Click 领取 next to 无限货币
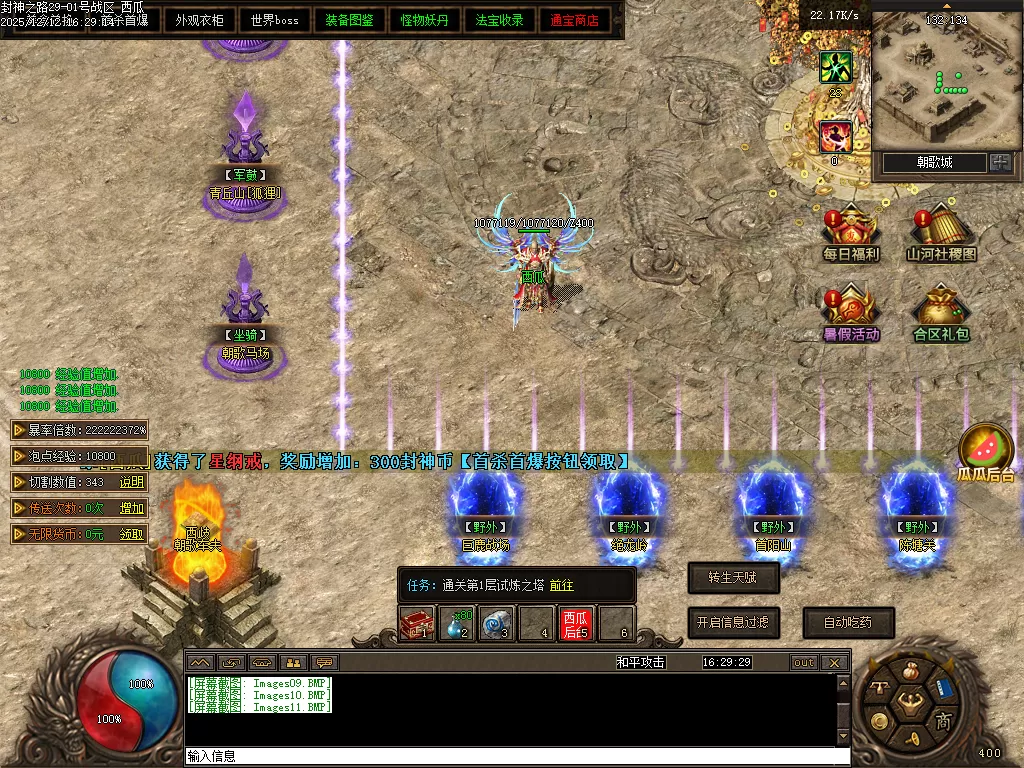1024x768 pixels. tap(132, 535)
